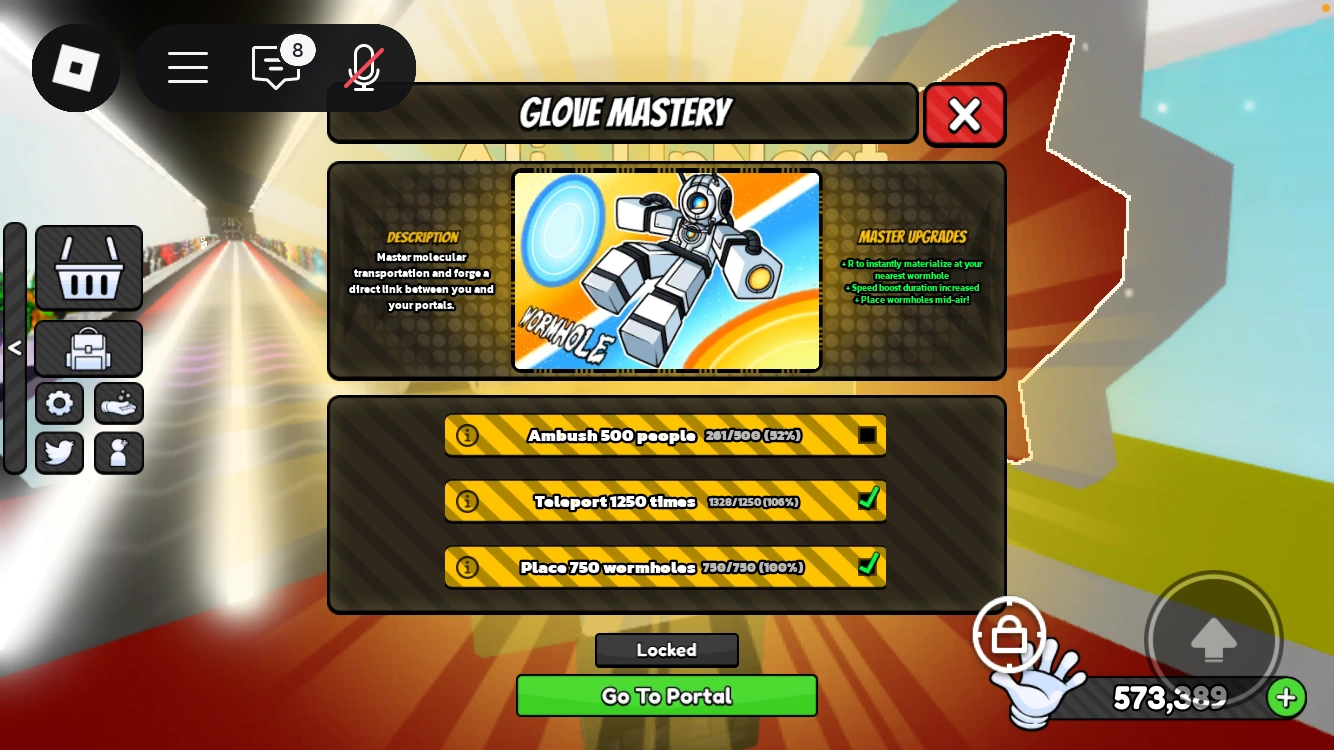The width and height of the screenshot is (1334, 750).
Task: Click the Teleport 1250 times green checkmark
Action: (x=866, y=501)
